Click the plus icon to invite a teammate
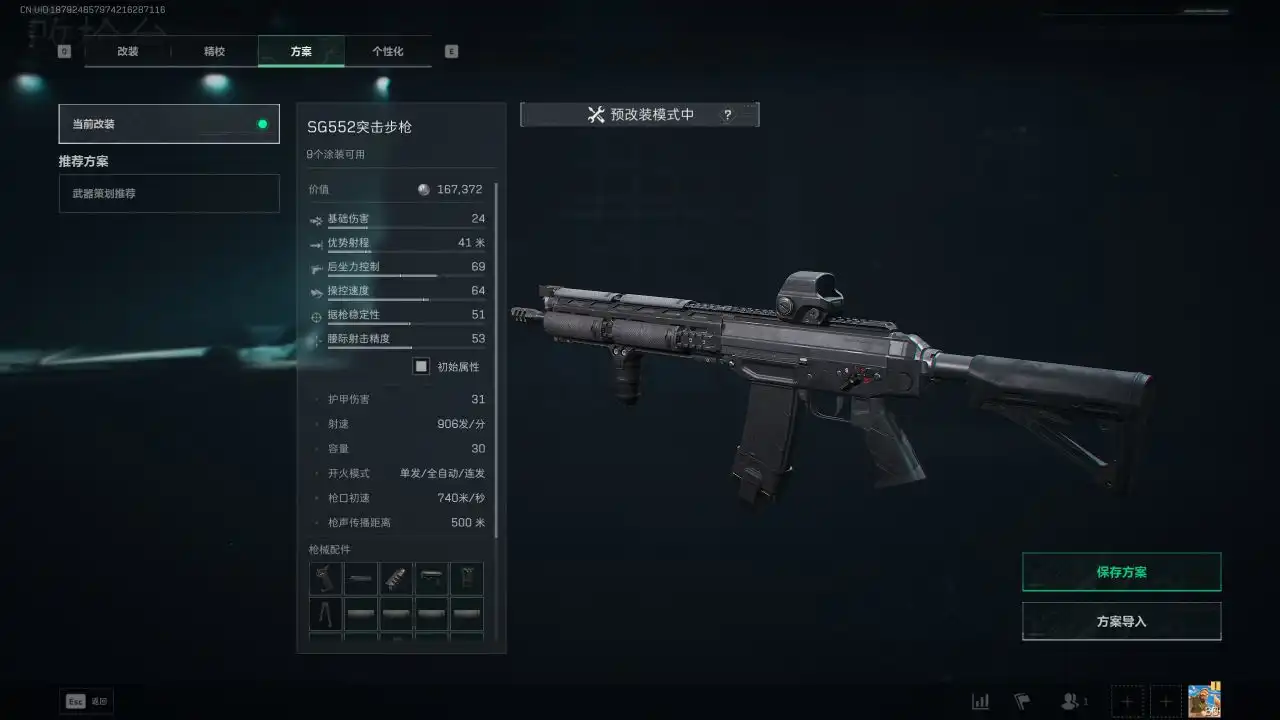The height and width of the screenshot is (720, 1280). click(1127, 701)
